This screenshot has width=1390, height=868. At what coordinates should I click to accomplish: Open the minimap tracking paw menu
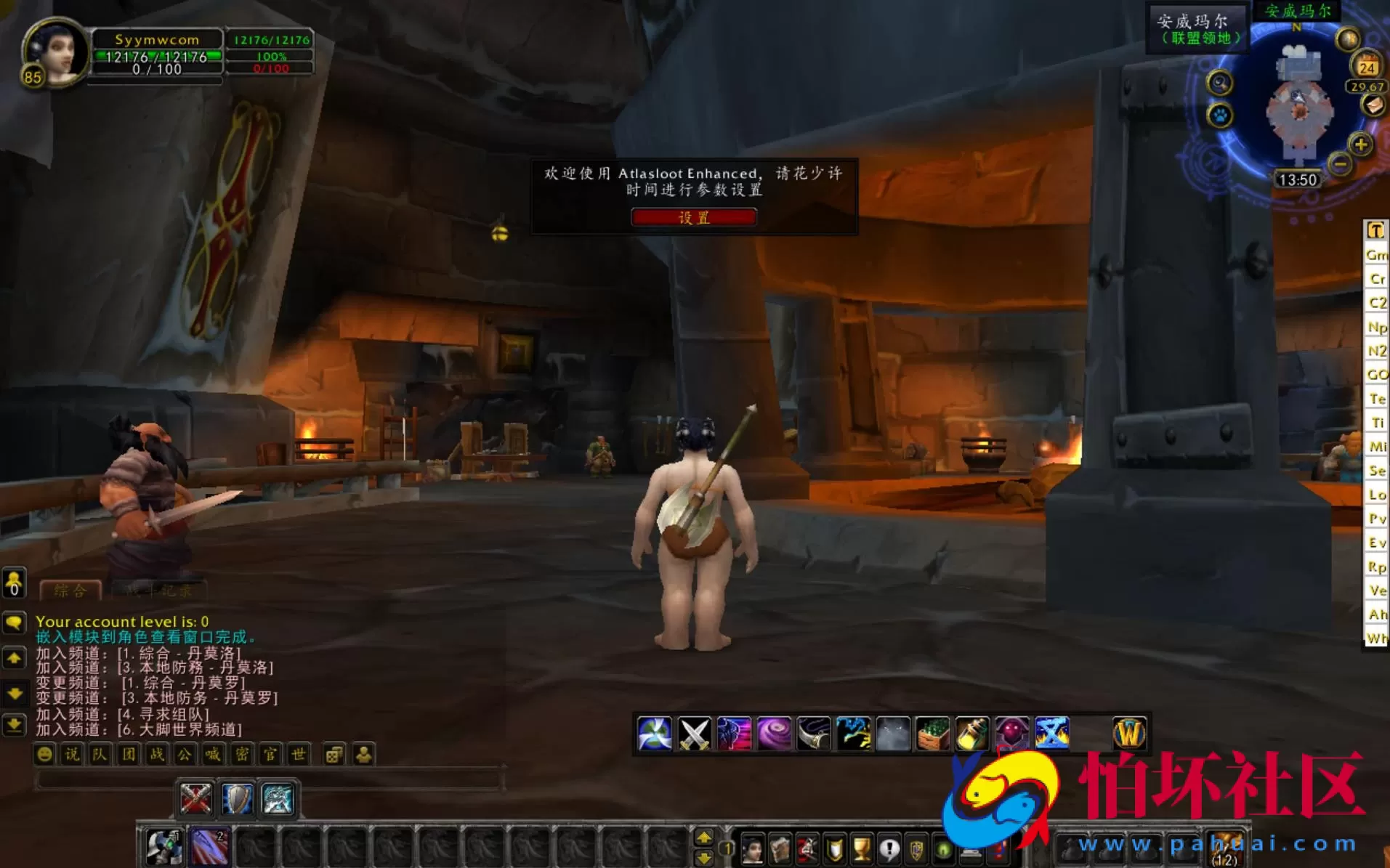click(x=1220, y=116)
